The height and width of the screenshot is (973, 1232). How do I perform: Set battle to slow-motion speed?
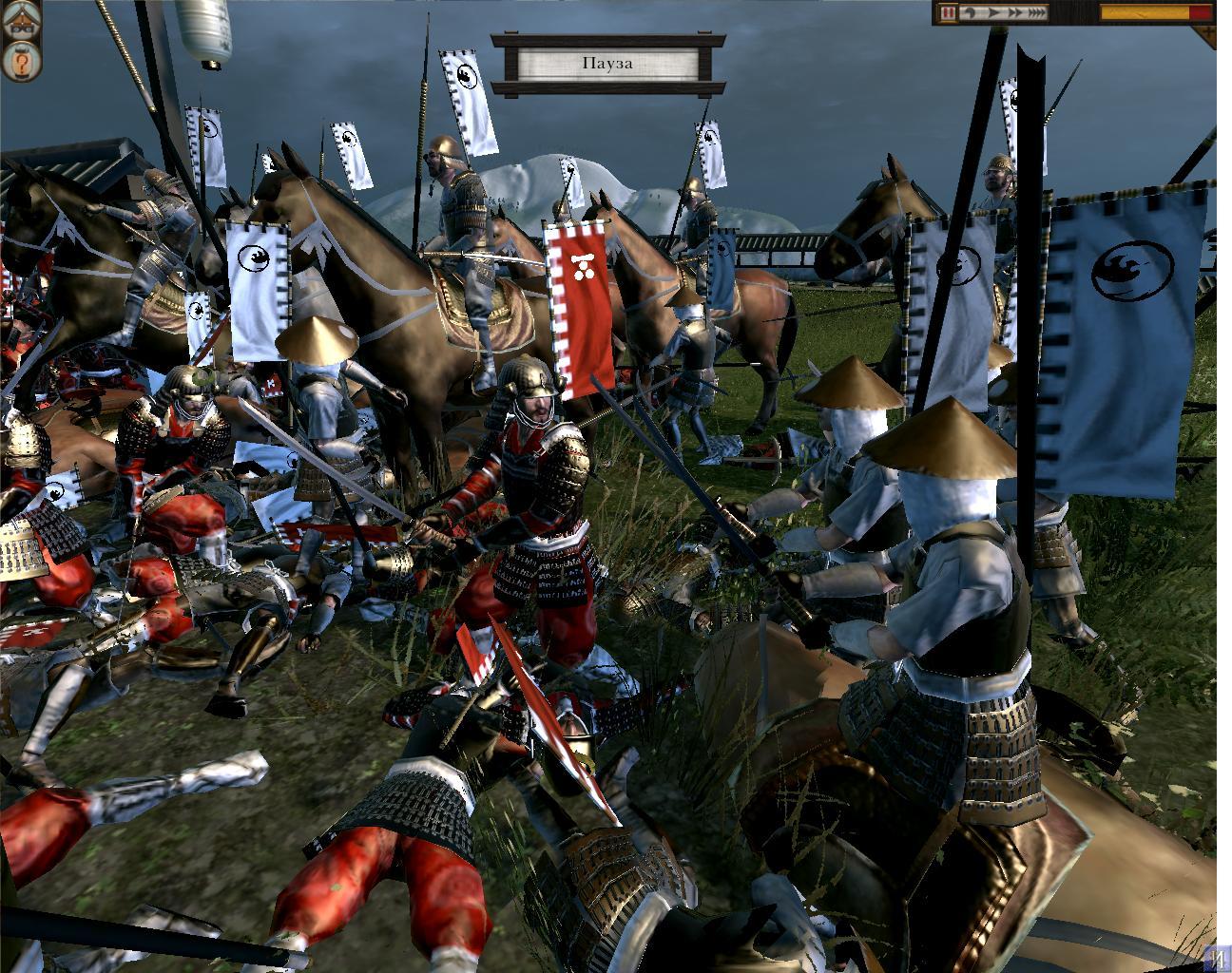[x=970, y=13]
